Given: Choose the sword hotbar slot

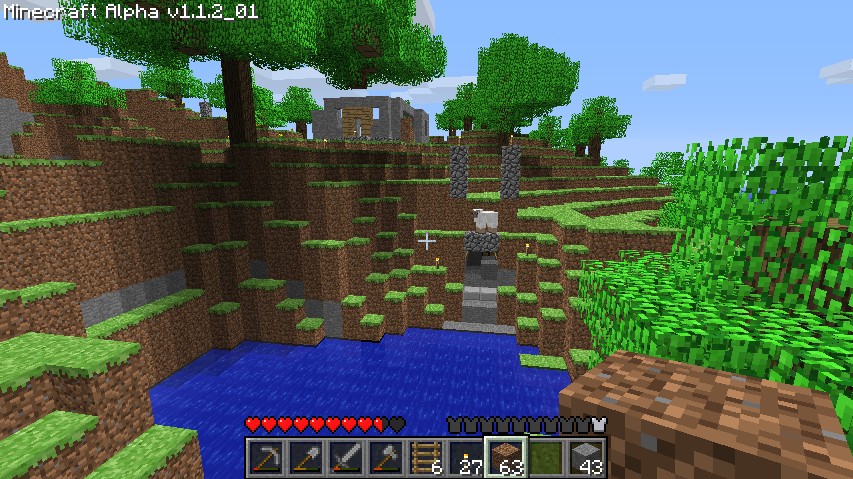Looking at the screenshot, I should (345, 458).
